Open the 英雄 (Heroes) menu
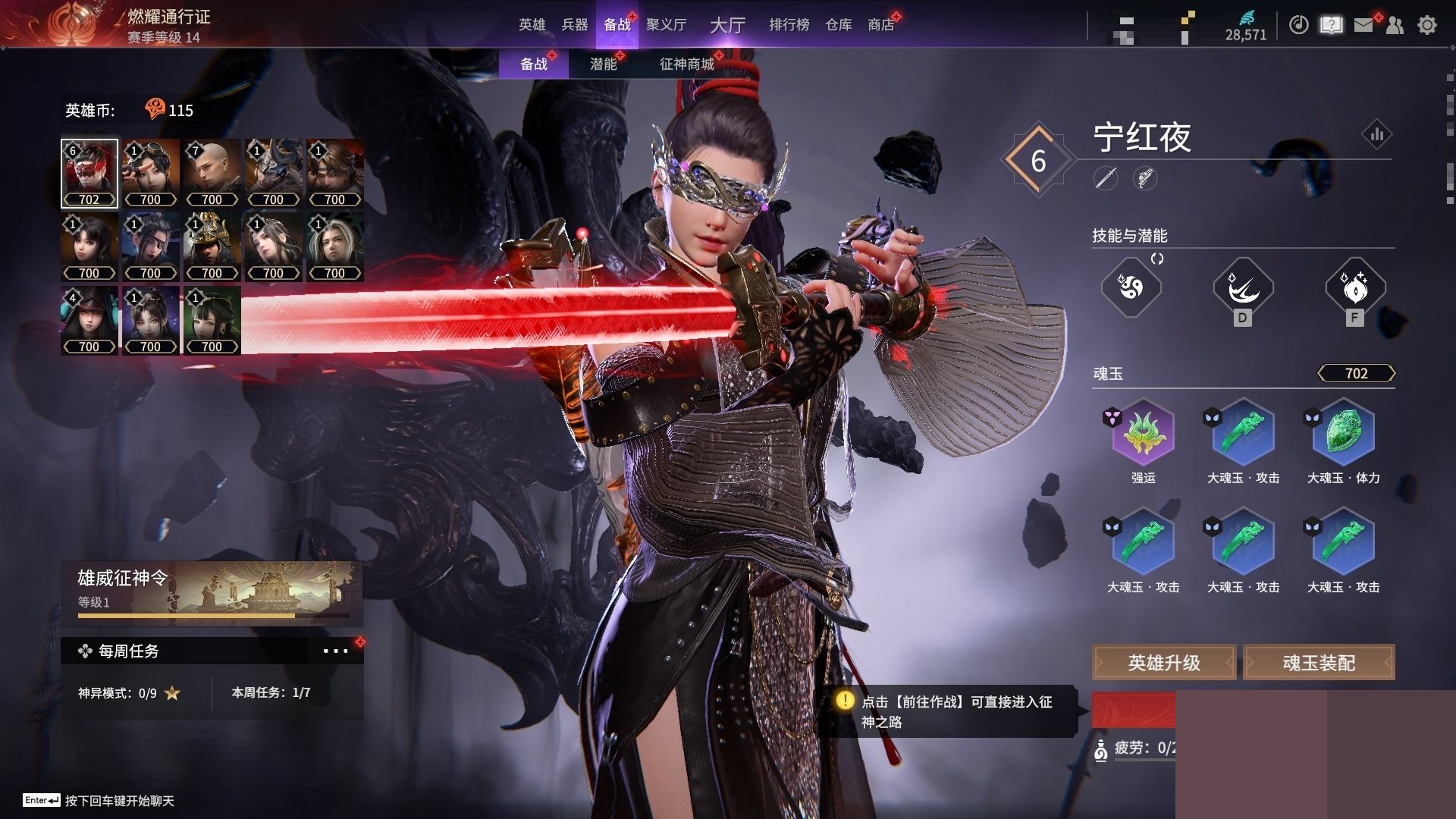The width and height of the screenshot is (1456, 819). (532, 25)
